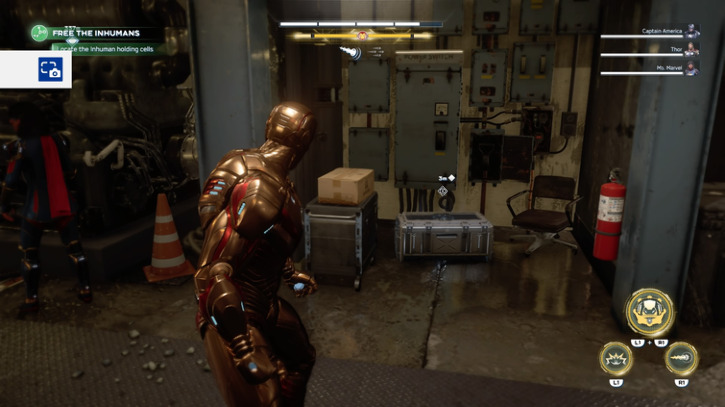
Task: Select Thor's team portrait
Action: (x=693, y=48)
